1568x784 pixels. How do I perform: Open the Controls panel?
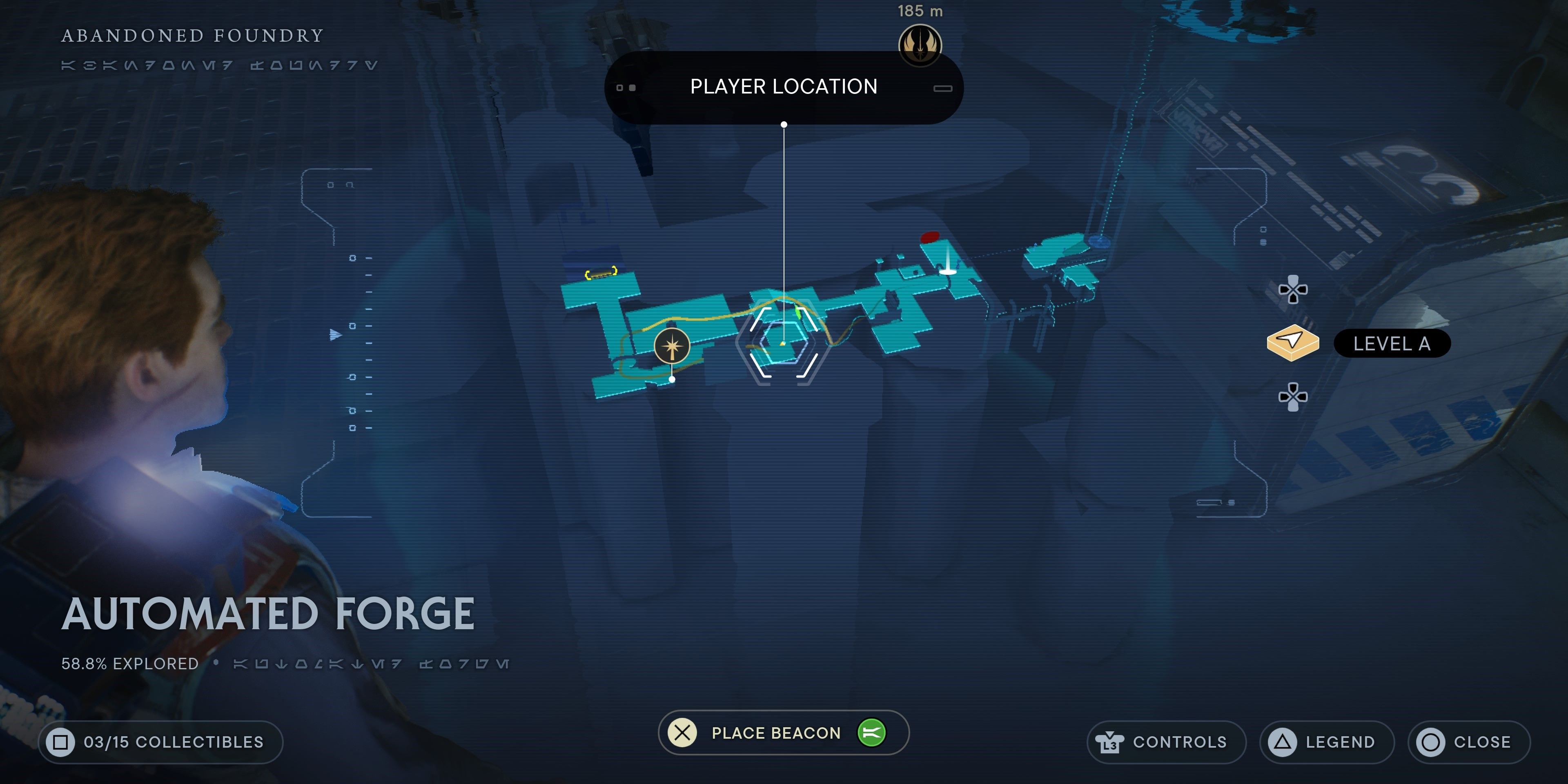(x=1166, y=742)
